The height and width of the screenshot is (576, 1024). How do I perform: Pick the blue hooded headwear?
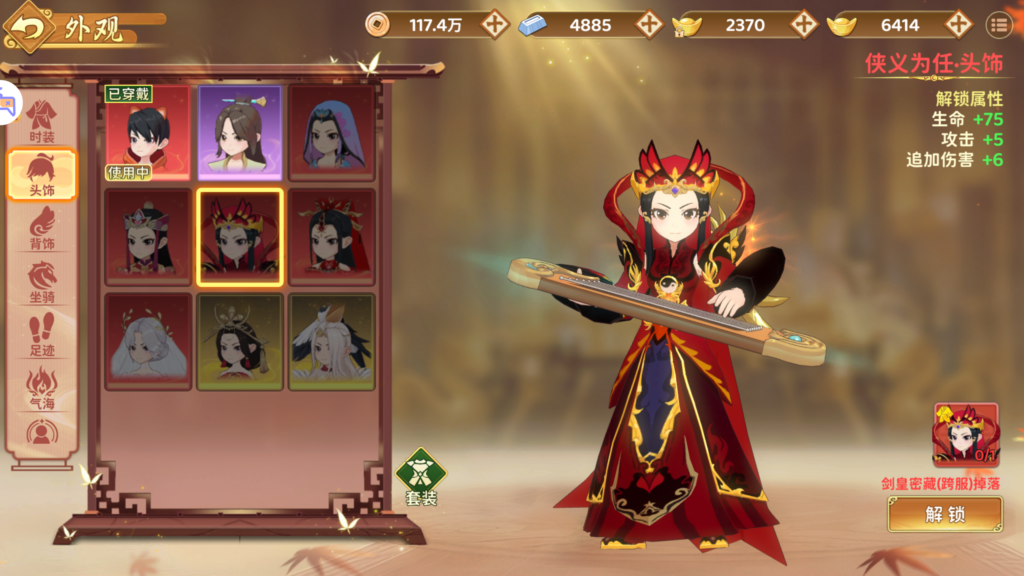pos(332,133)
